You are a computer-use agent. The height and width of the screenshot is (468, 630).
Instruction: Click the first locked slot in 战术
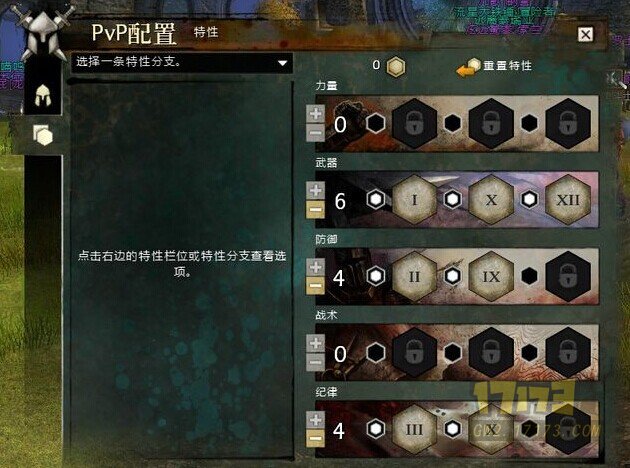[413, 353]
